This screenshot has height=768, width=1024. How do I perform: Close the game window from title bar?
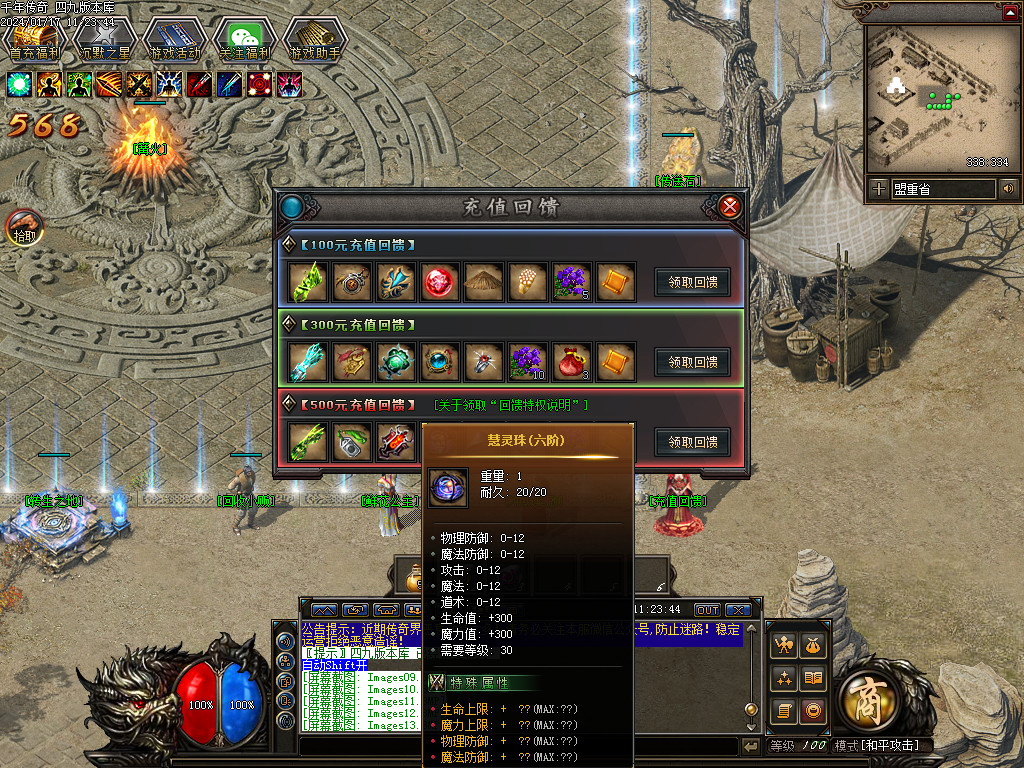(x=1010, y=10)
